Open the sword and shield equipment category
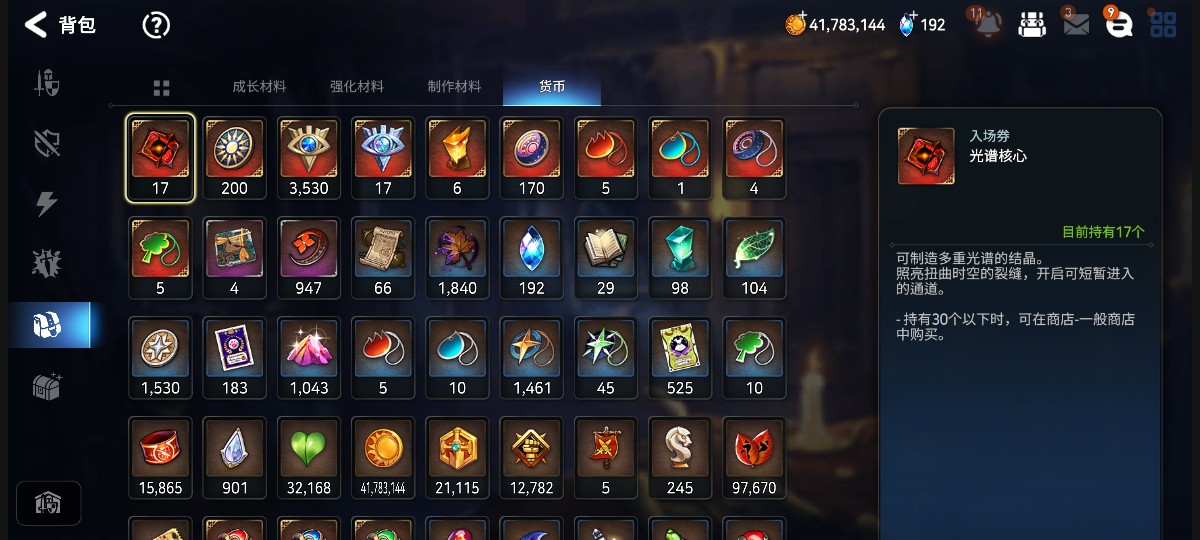This screenshot has height=540, width=1200. (x=47, y=83)
